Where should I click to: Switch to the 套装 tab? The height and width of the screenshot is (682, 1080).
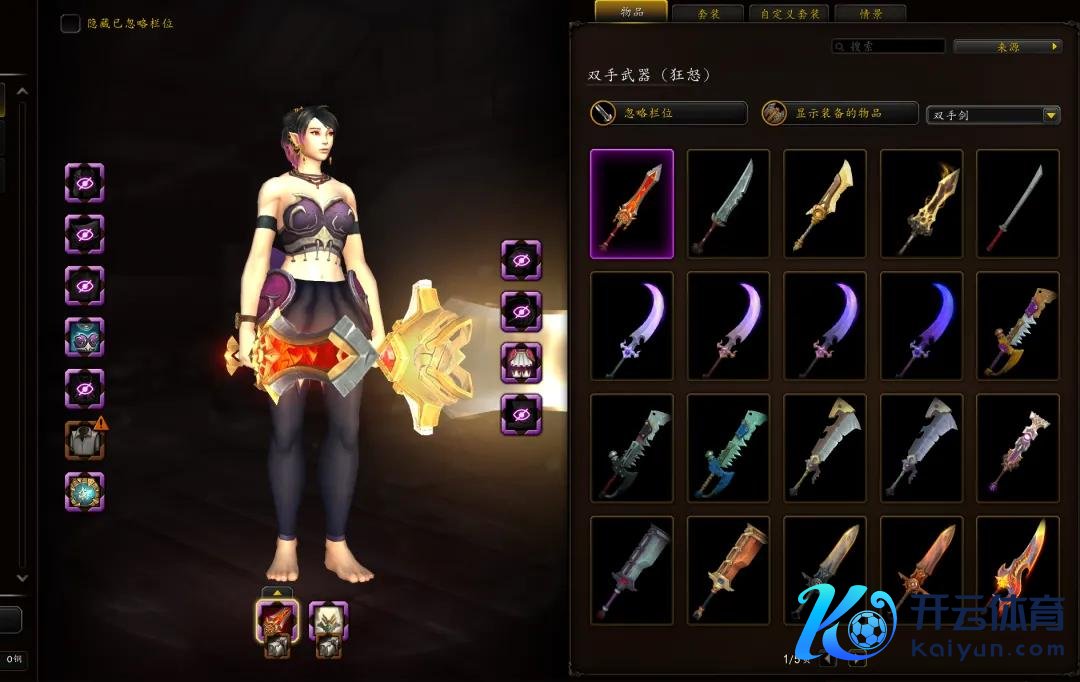pos(709,14)
